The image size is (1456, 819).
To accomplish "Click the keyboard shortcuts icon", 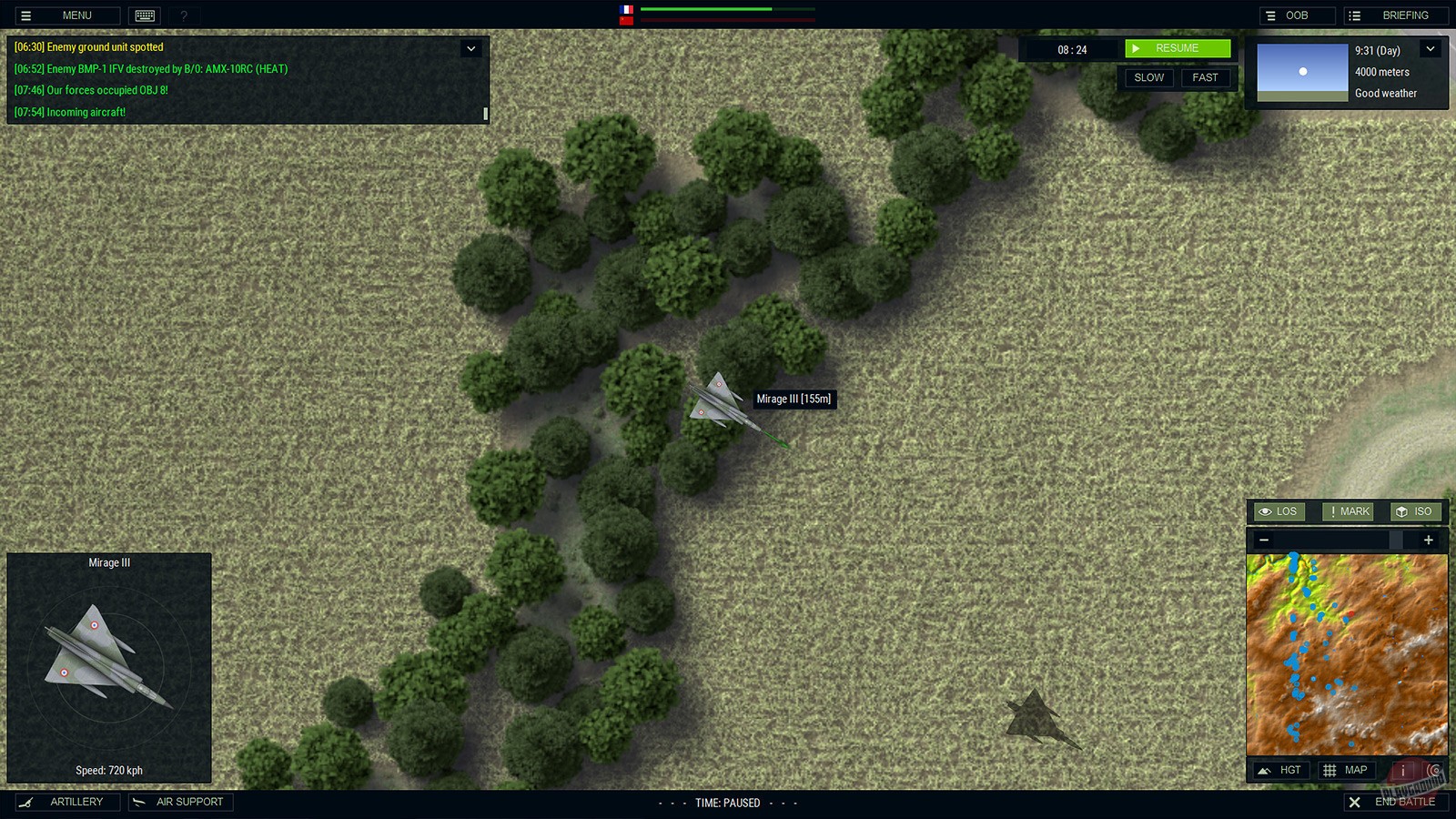I will [x=146, y=15].
